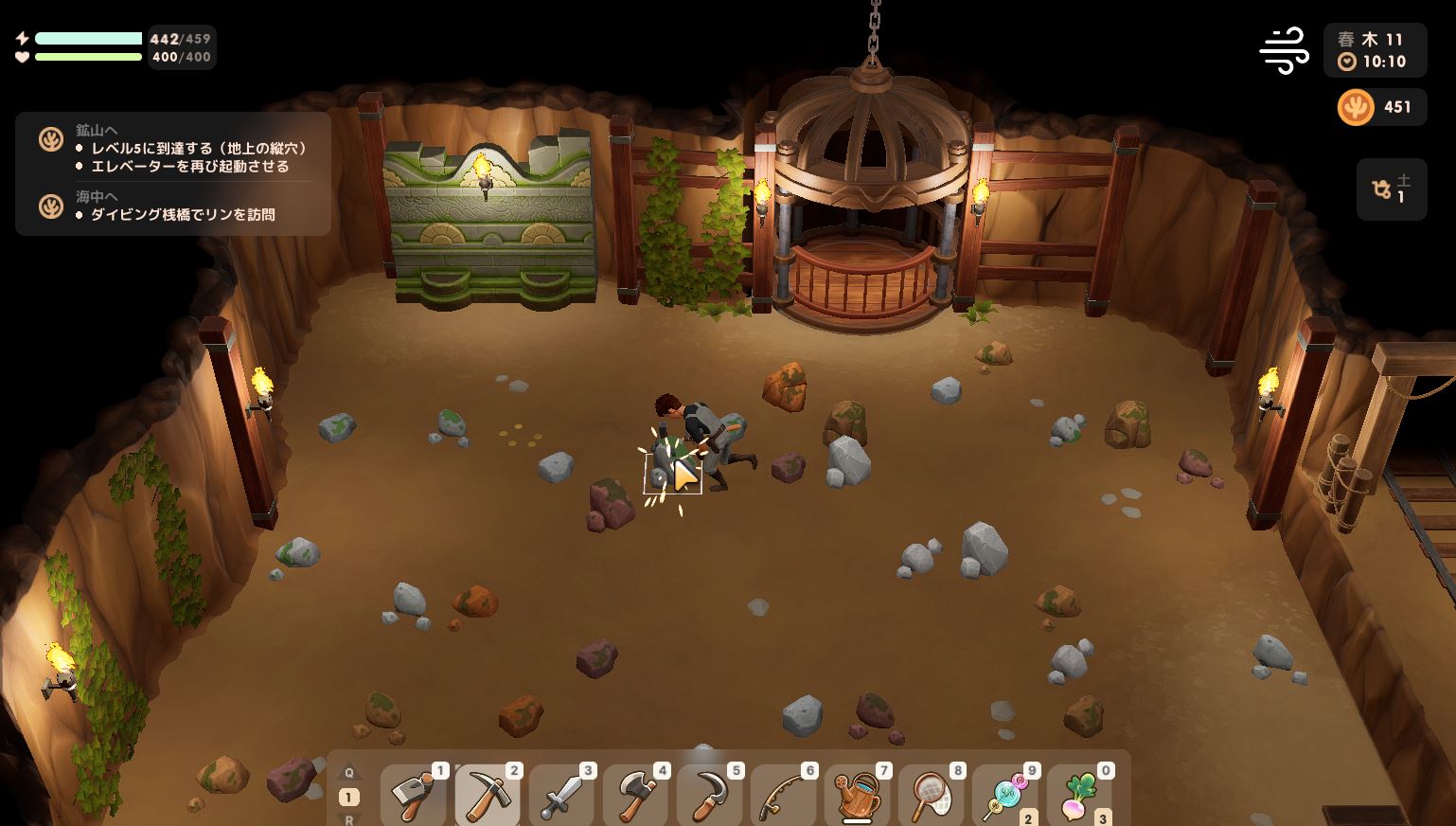Select the hoe in hotbar slot 1
Screen dimensions: 1456x826
(413, 796)
